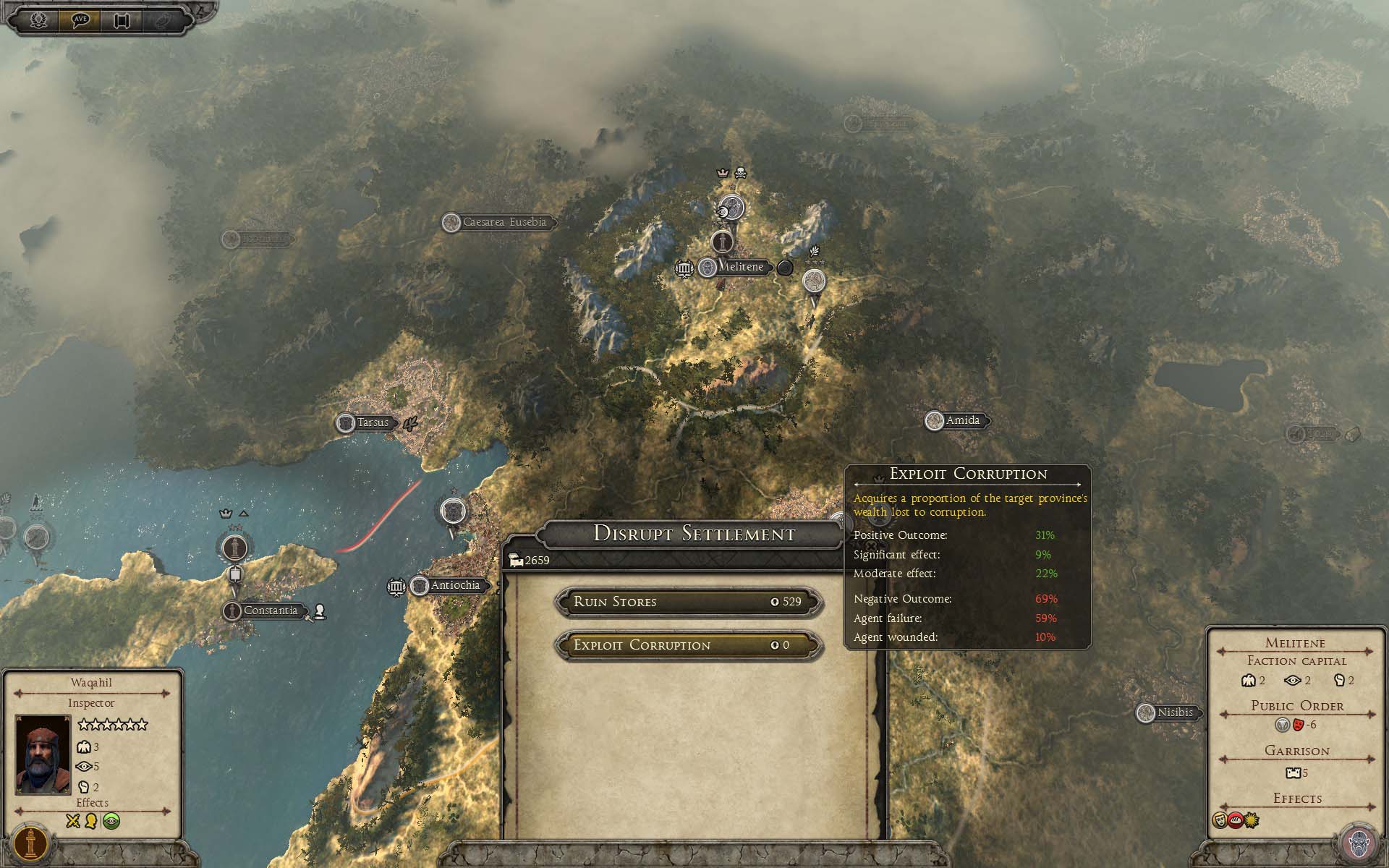Select the Amida settlement label

[x=962, y=420]
